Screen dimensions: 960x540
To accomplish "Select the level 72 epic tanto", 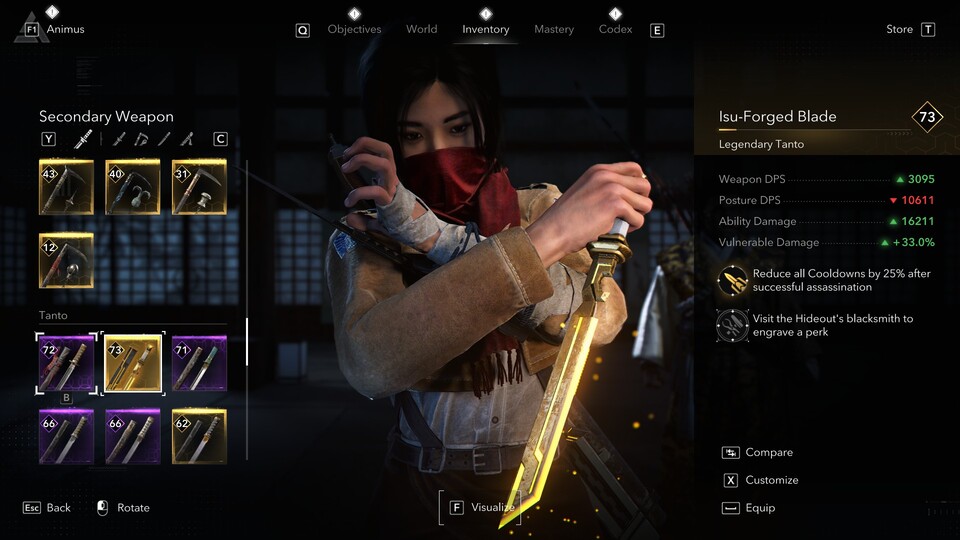I will point(66,363).
